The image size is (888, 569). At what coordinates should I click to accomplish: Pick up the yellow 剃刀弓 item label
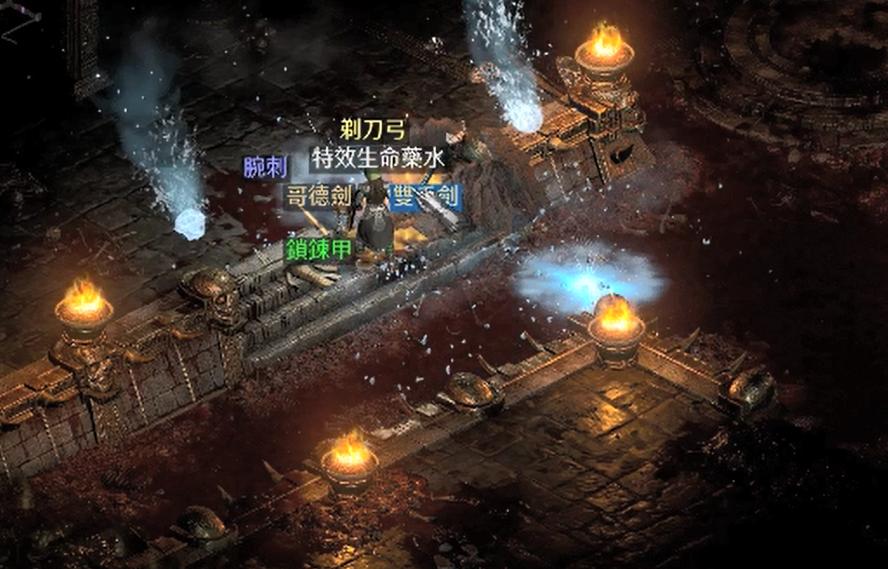pyautogui.click(x=374, y=130)
